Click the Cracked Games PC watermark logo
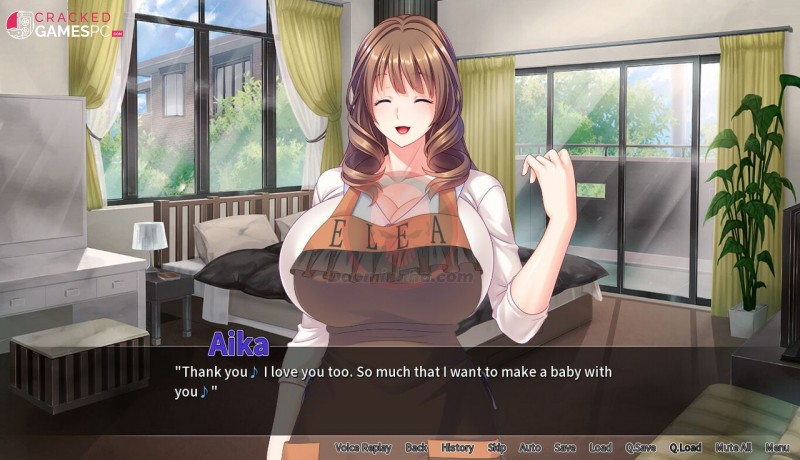Screen dimensions: 800x460 point(65,25)
